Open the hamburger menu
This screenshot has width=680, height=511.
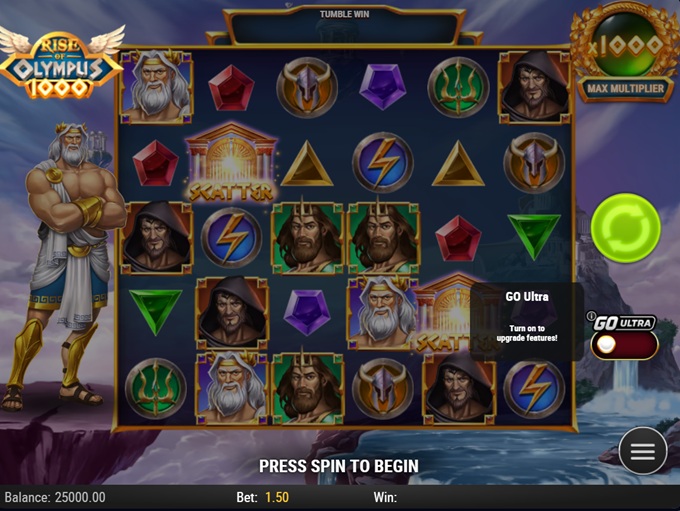click(642, 452)
